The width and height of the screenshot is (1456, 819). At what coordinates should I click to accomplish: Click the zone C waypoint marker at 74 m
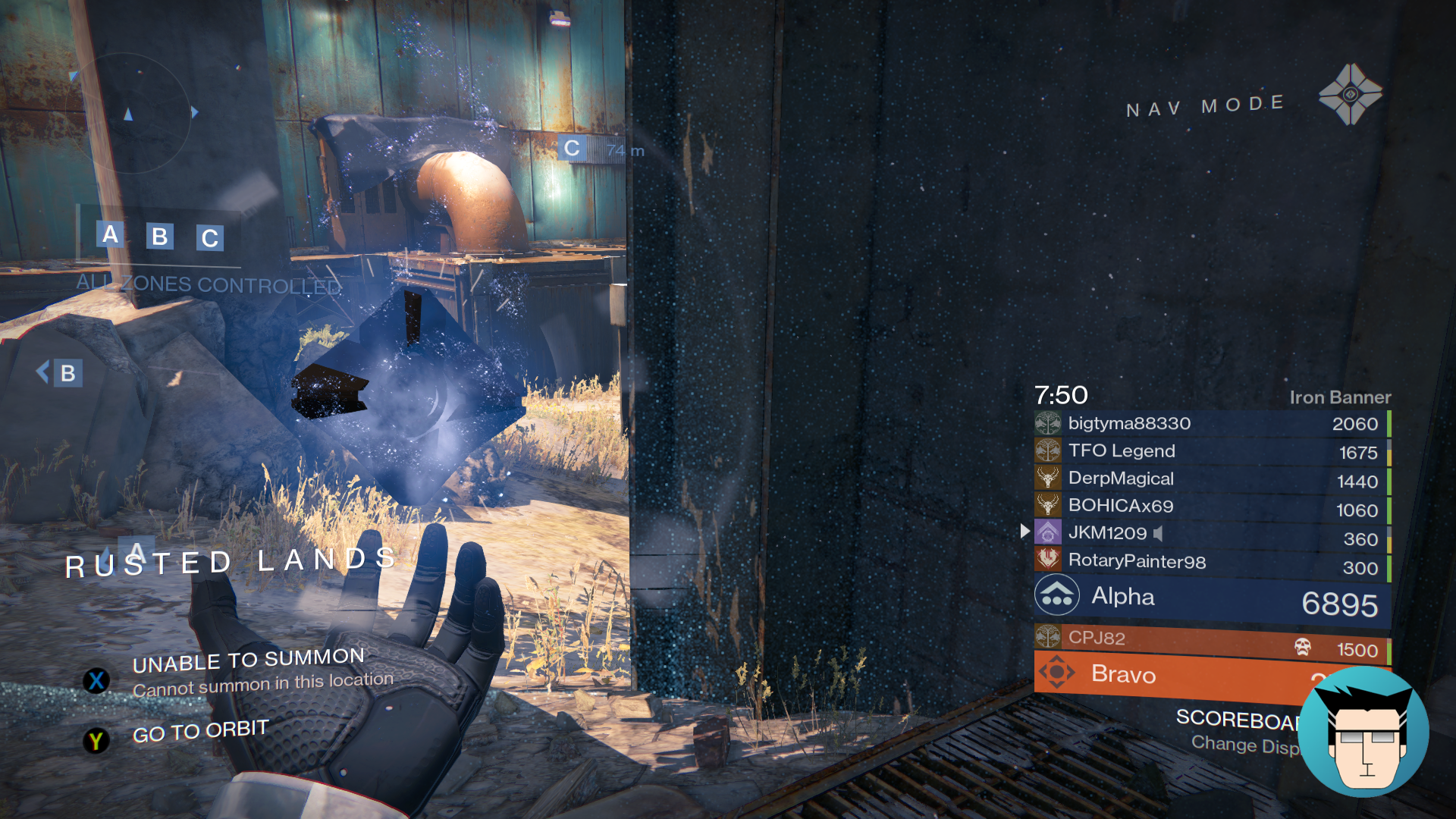pyautogui.click(x=572, y=149)
